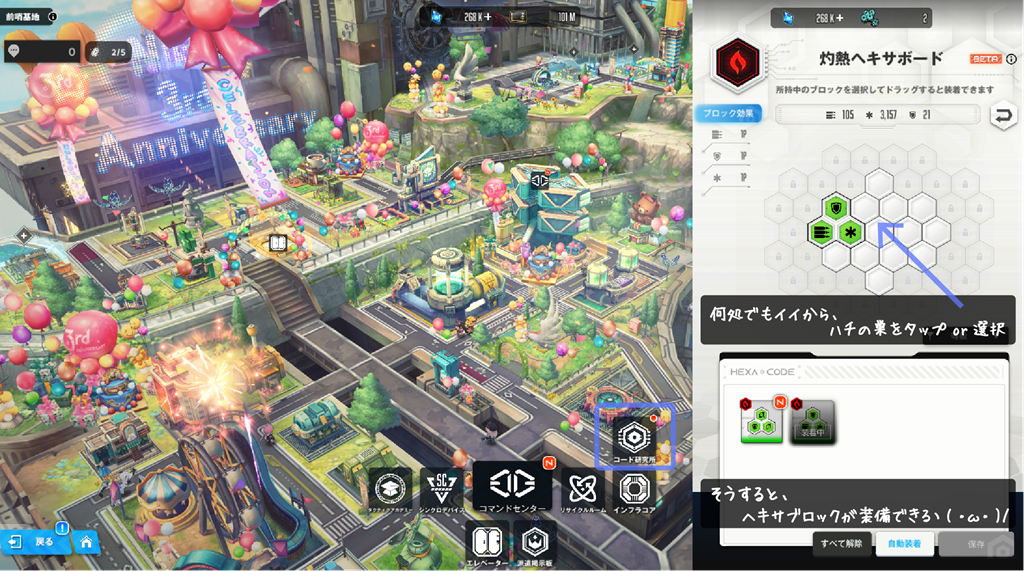The image size is (1024, 571).
Task: Click the swap arrows button
Action: click(1000, 117)
